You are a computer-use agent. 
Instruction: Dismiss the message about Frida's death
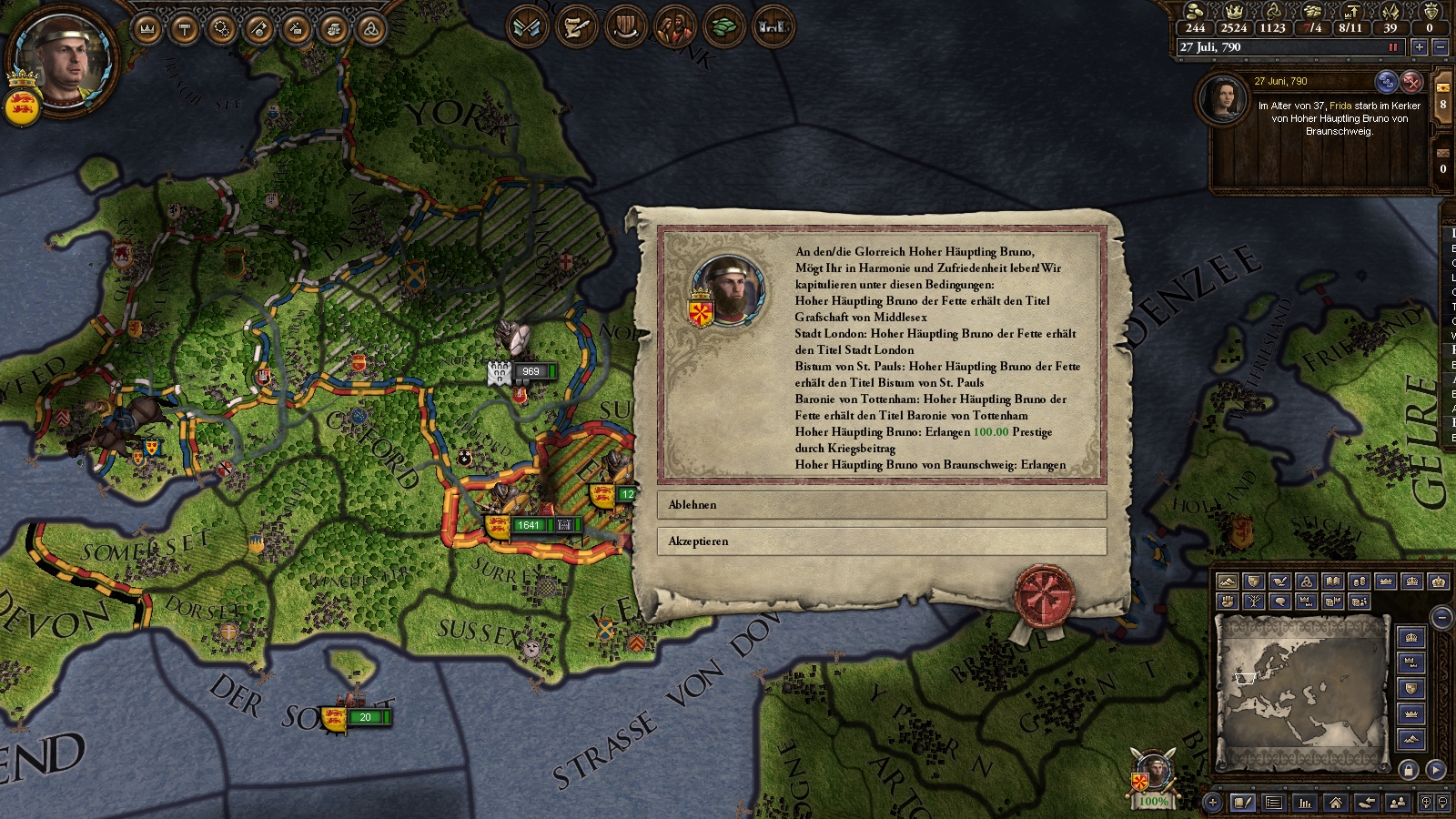(x=1410, y=82)
